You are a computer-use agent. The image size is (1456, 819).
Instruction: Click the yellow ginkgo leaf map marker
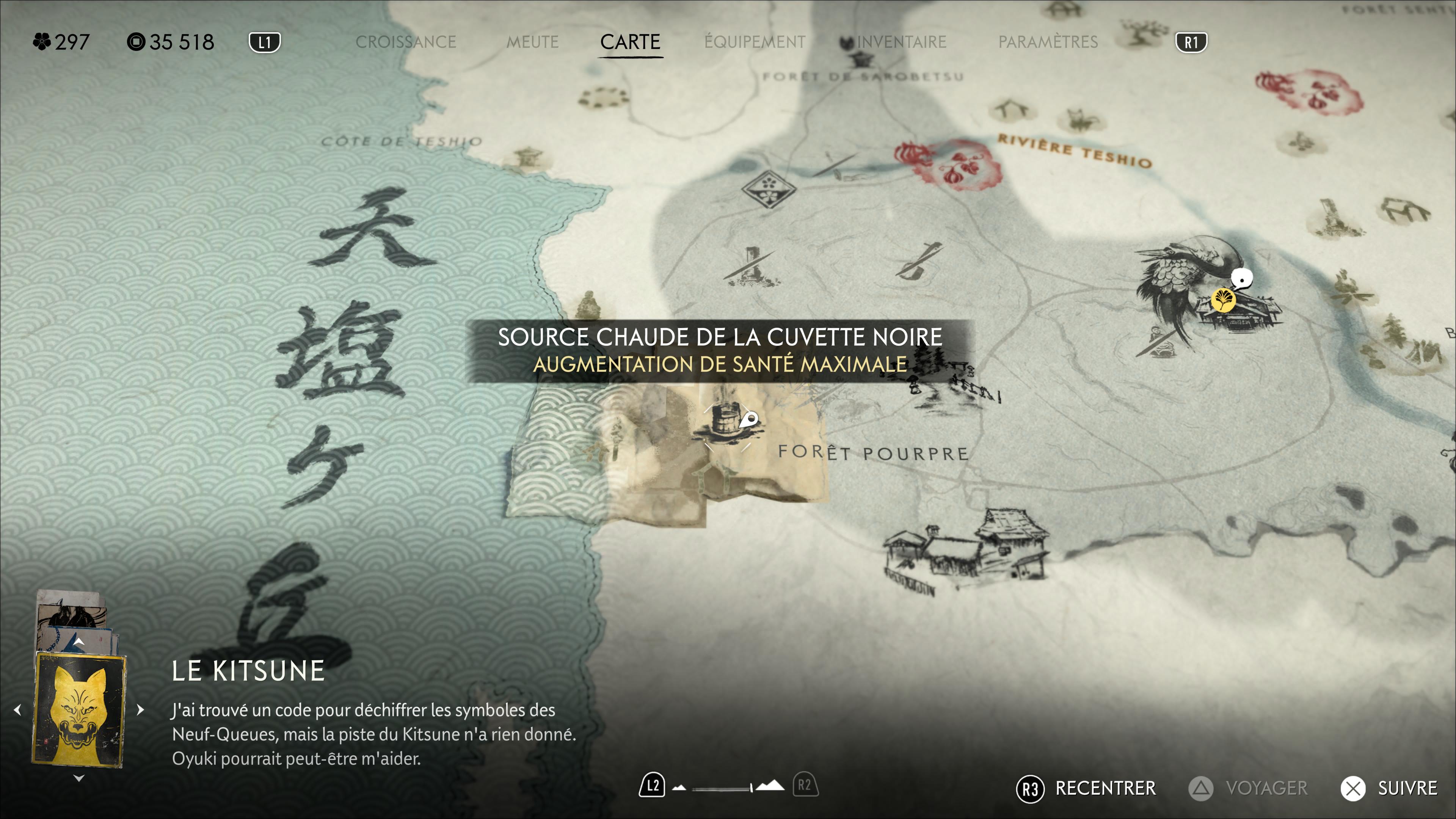[1222, 300]
